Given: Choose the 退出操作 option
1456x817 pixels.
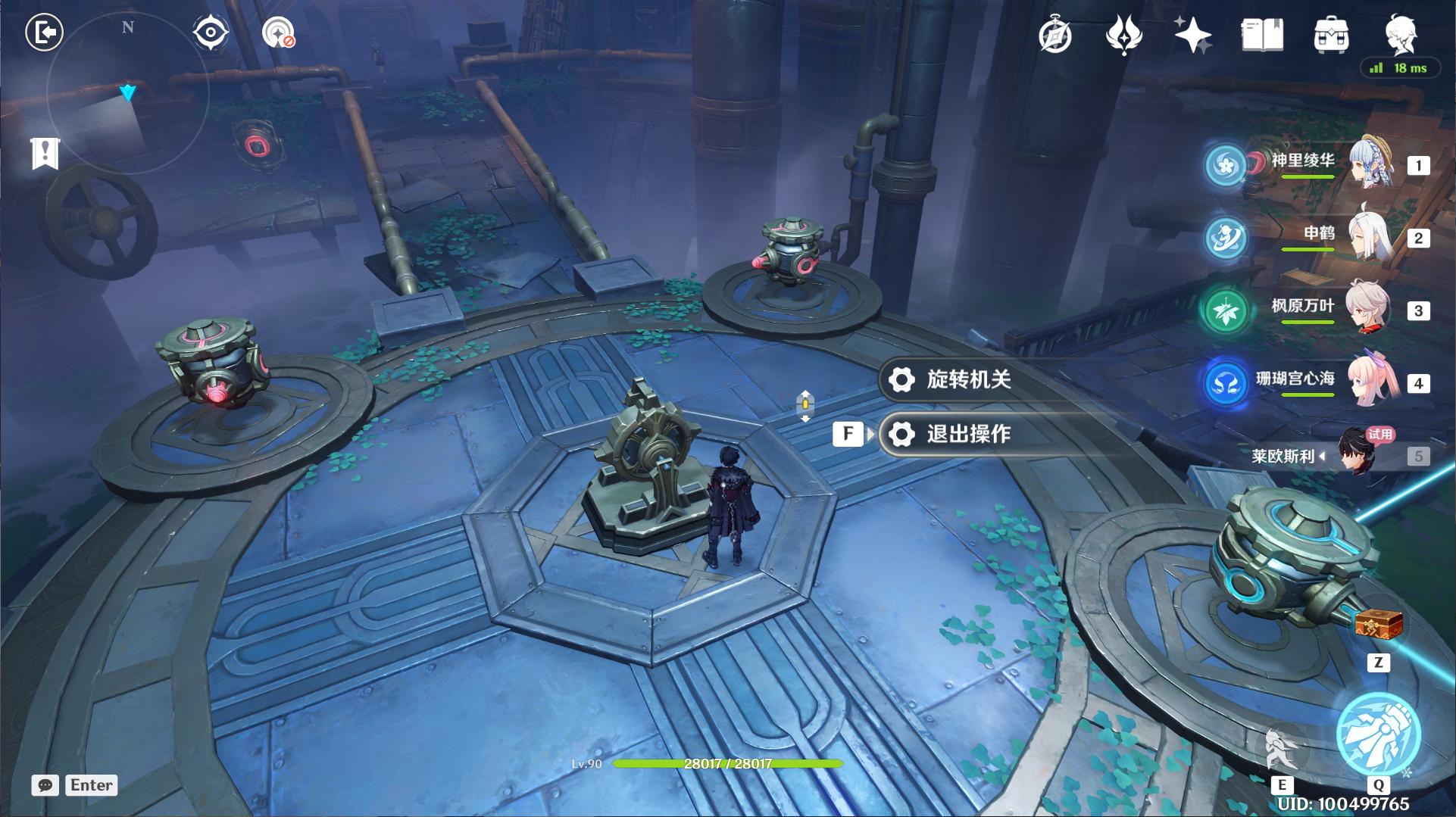Looking at the screenshot, I should [x=968, y=434].
